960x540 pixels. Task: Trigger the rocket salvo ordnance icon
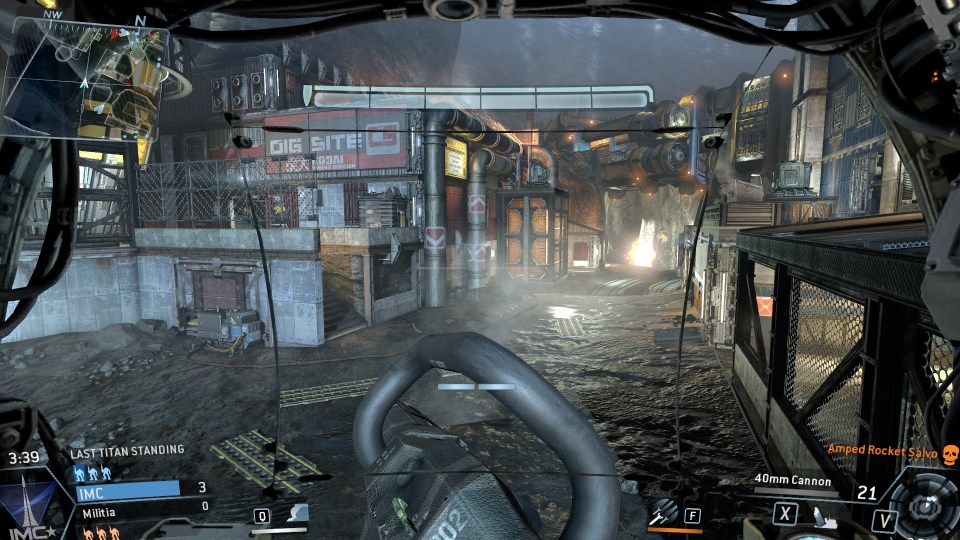662,513
